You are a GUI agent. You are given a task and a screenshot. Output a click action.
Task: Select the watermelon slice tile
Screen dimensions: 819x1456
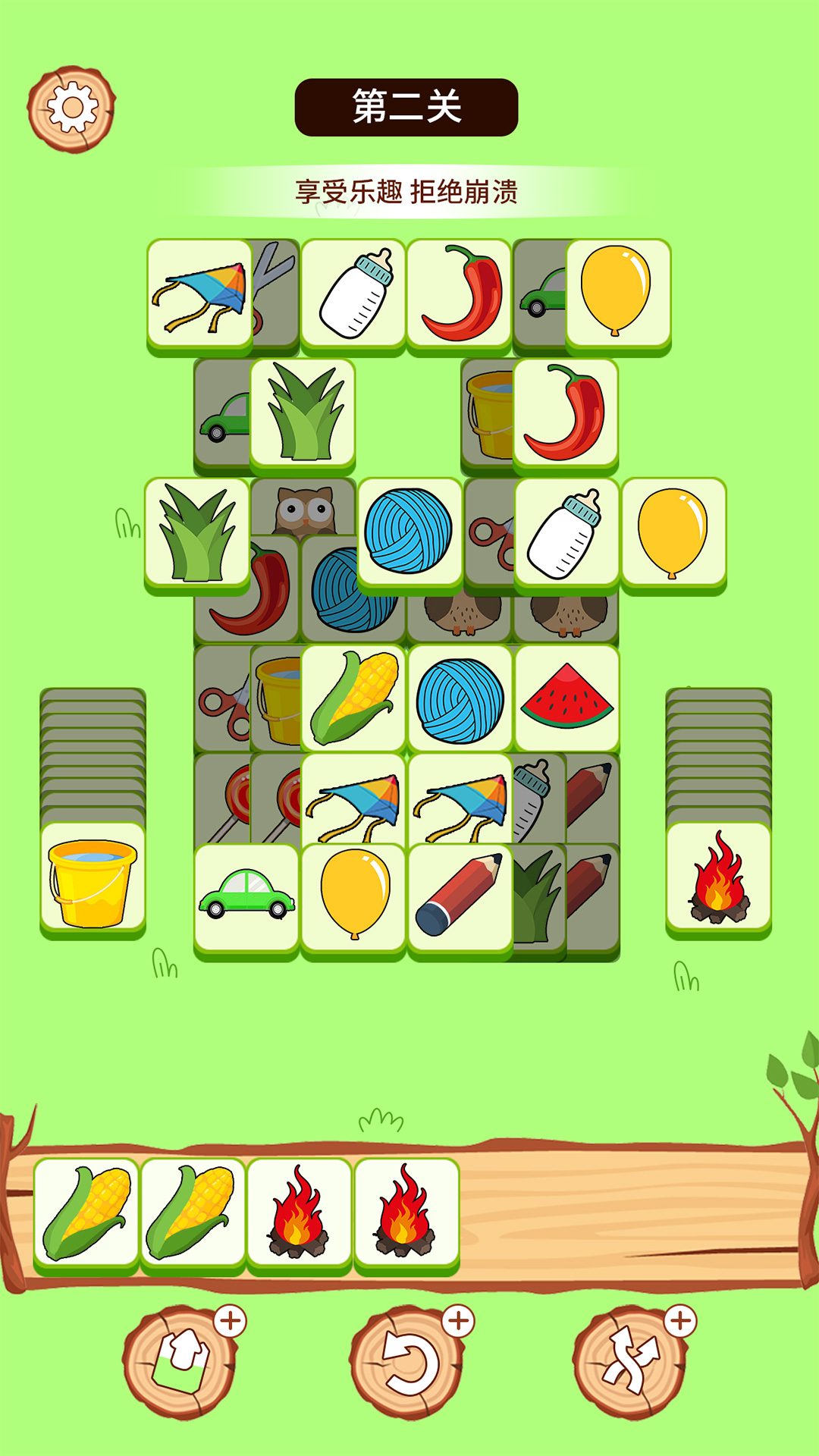566,698
